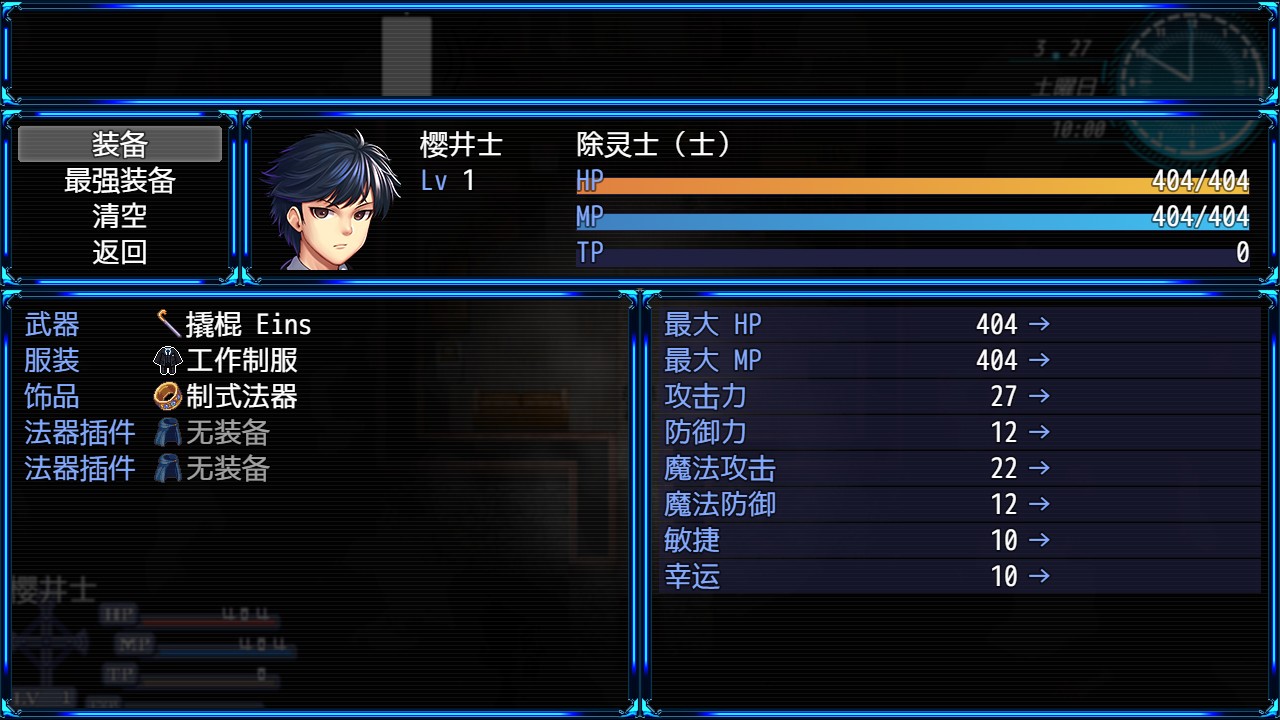Click 清空 to remove all equipment

(120, 217)
